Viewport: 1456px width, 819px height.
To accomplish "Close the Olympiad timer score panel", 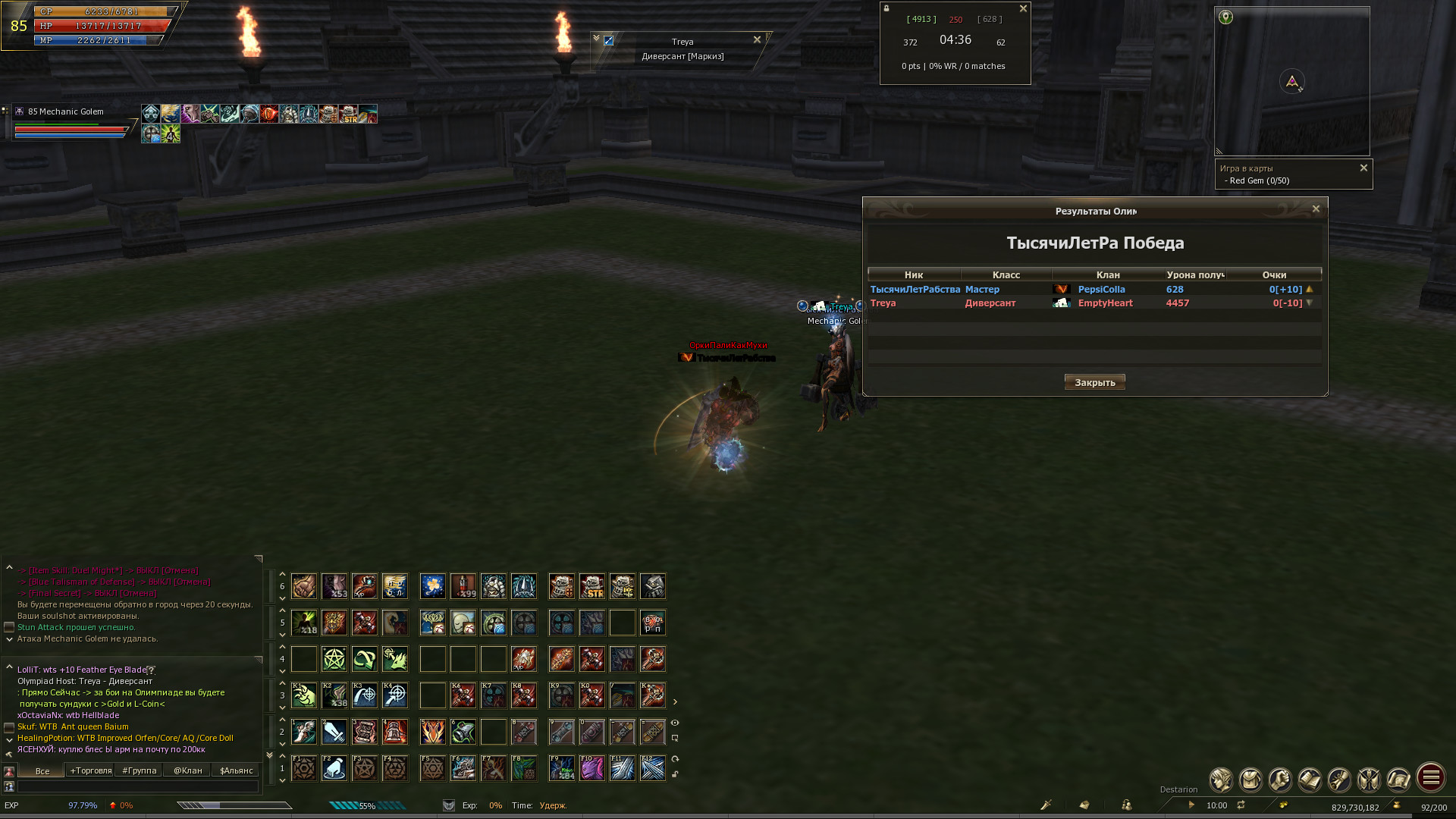I will click(x=1023, y=9).
